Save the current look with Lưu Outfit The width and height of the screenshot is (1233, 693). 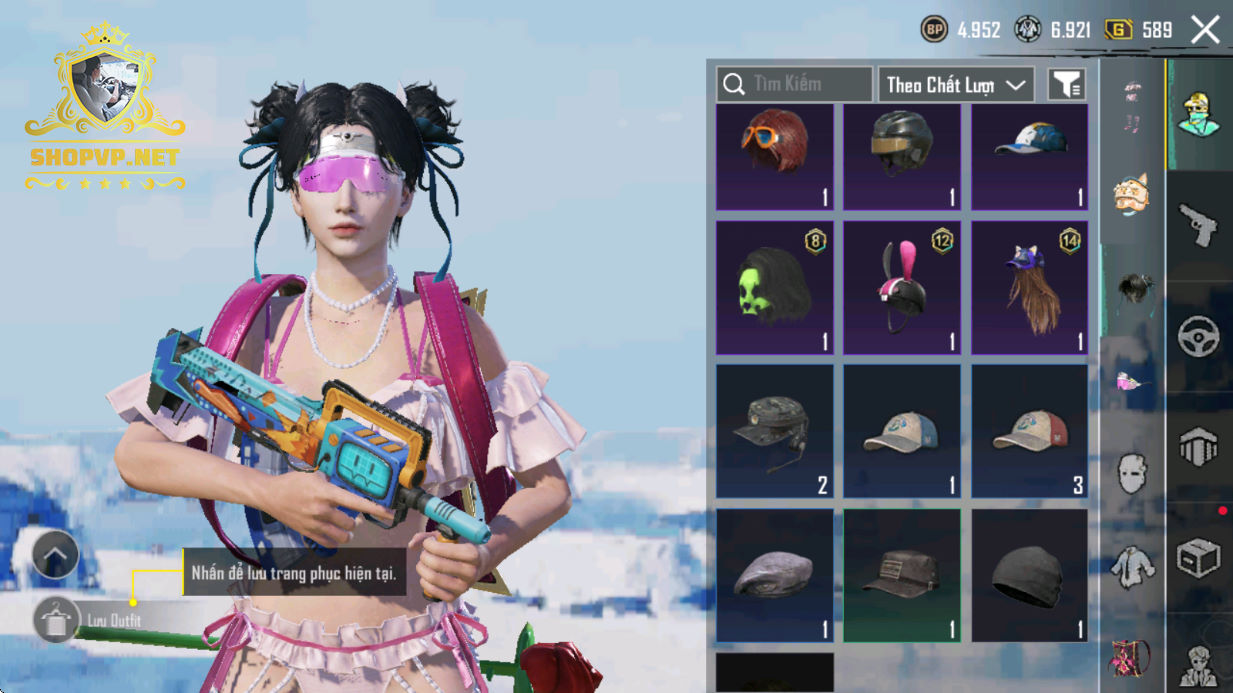[x=56, y=620]
